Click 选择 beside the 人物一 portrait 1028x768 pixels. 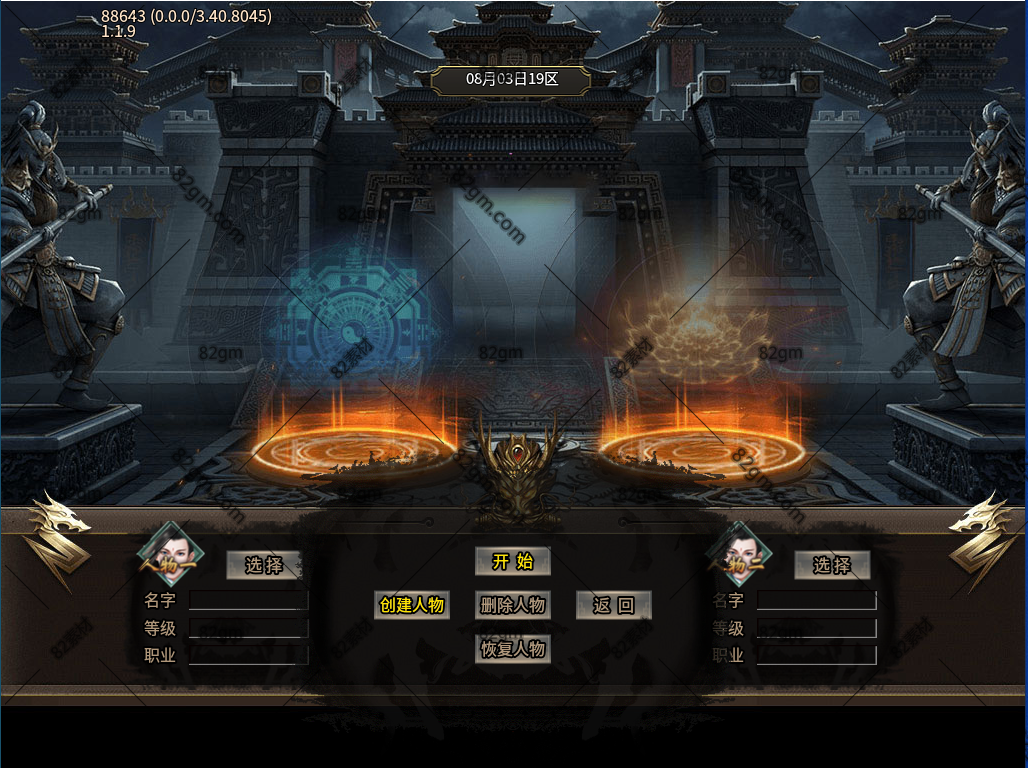point(264,565)
